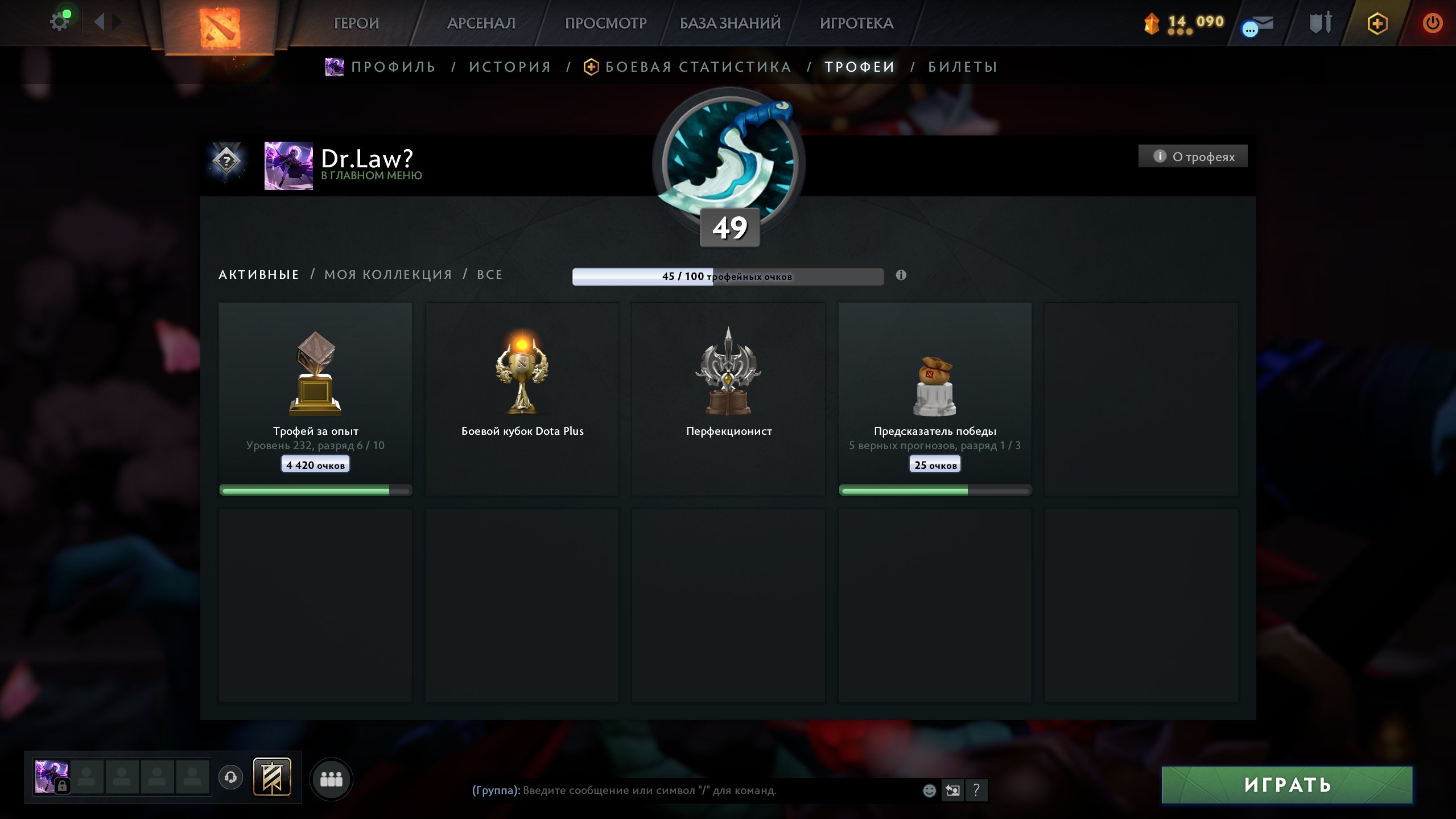This screenshot has width=1456, height=819.
Task: Click the 45/100 trophy points progress bar
Action: (x=728, y=276)
